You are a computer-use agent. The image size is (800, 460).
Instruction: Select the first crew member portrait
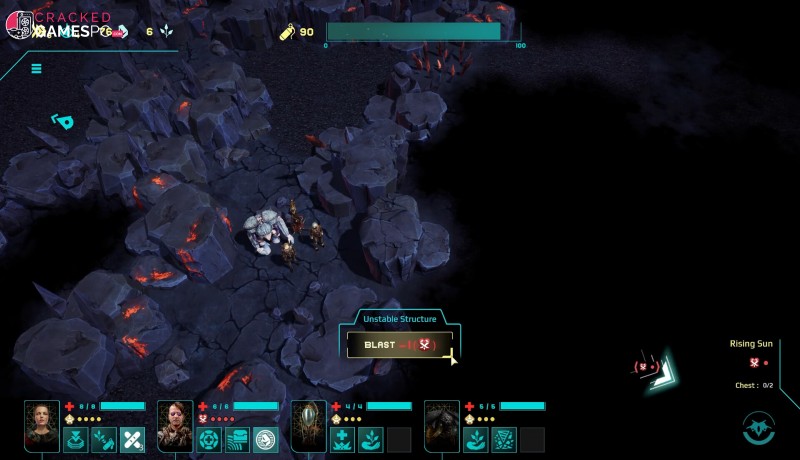click(x=42, y=425)
